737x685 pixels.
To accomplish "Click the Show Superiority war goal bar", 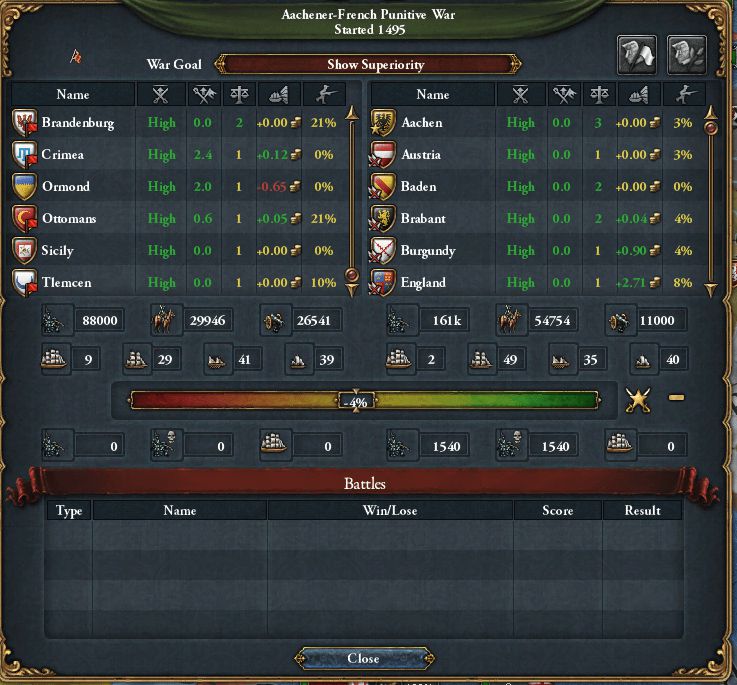I will point(375,64).
